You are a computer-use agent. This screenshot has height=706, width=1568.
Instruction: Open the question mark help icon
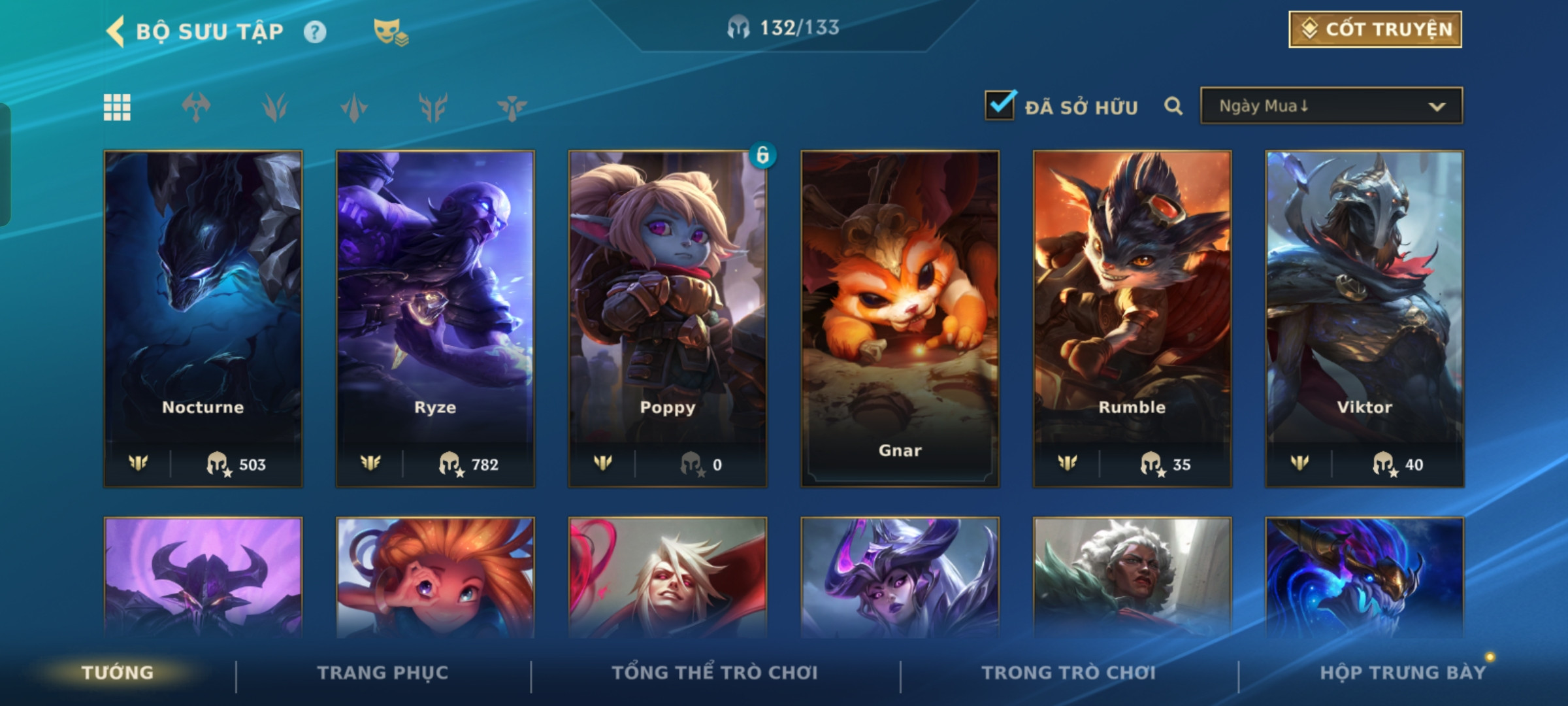coord(315,32)
